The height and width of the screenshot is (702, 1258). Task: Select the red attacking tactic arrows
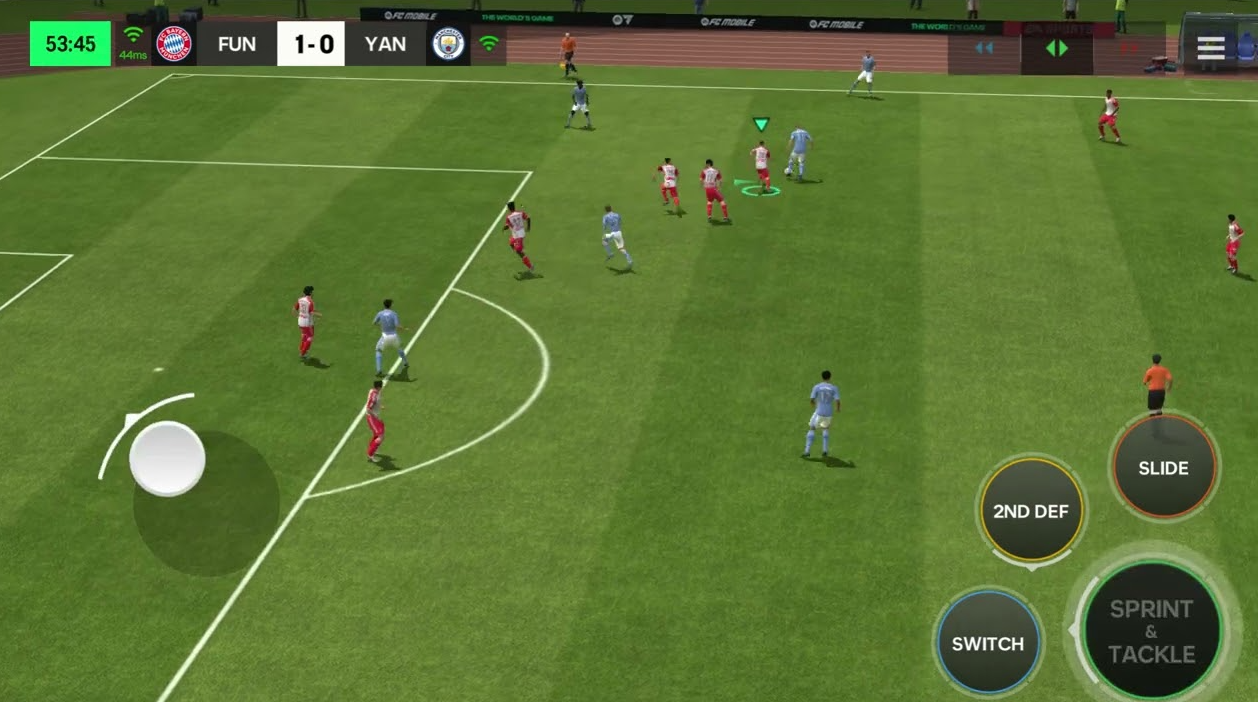1129,48
